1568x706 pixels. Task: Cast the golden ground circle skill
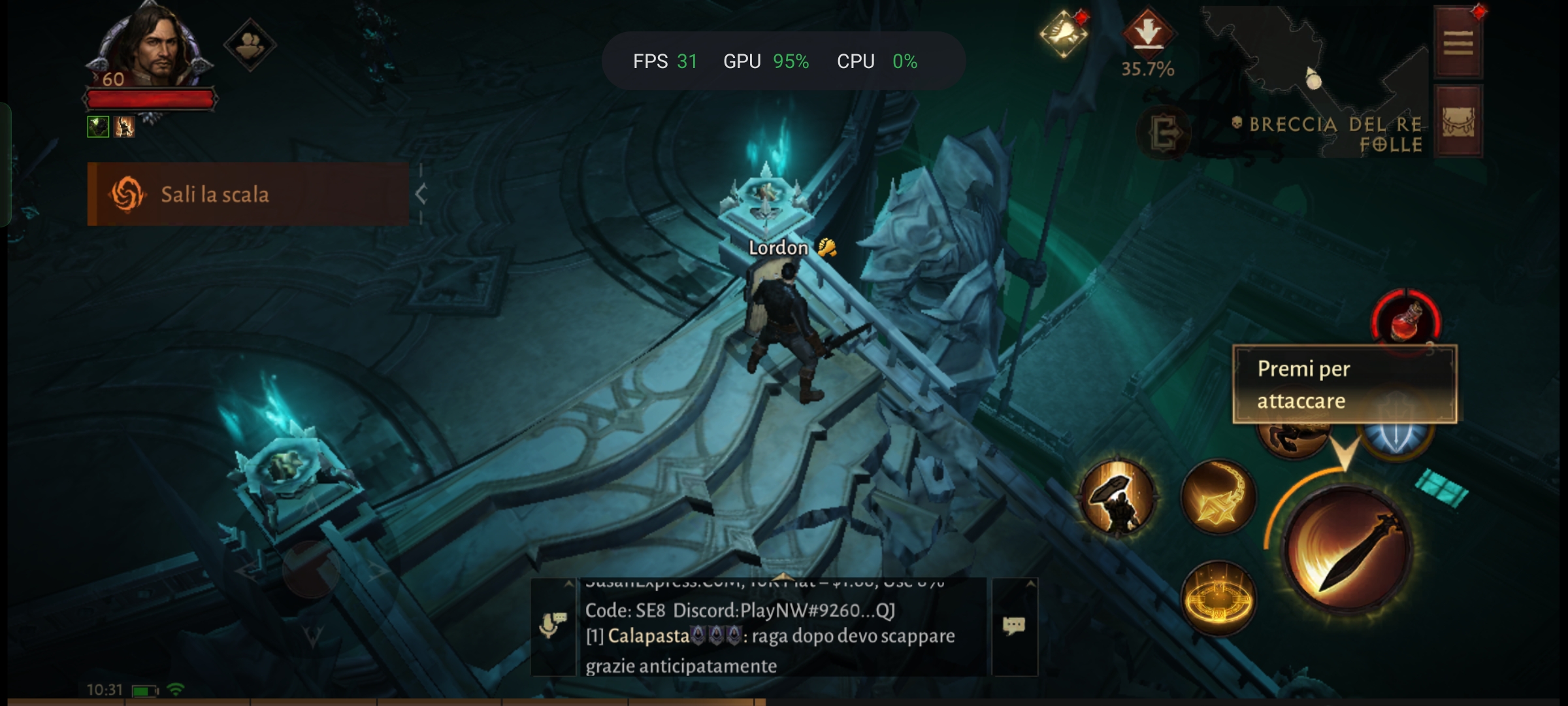click(x=1218, y=598)
